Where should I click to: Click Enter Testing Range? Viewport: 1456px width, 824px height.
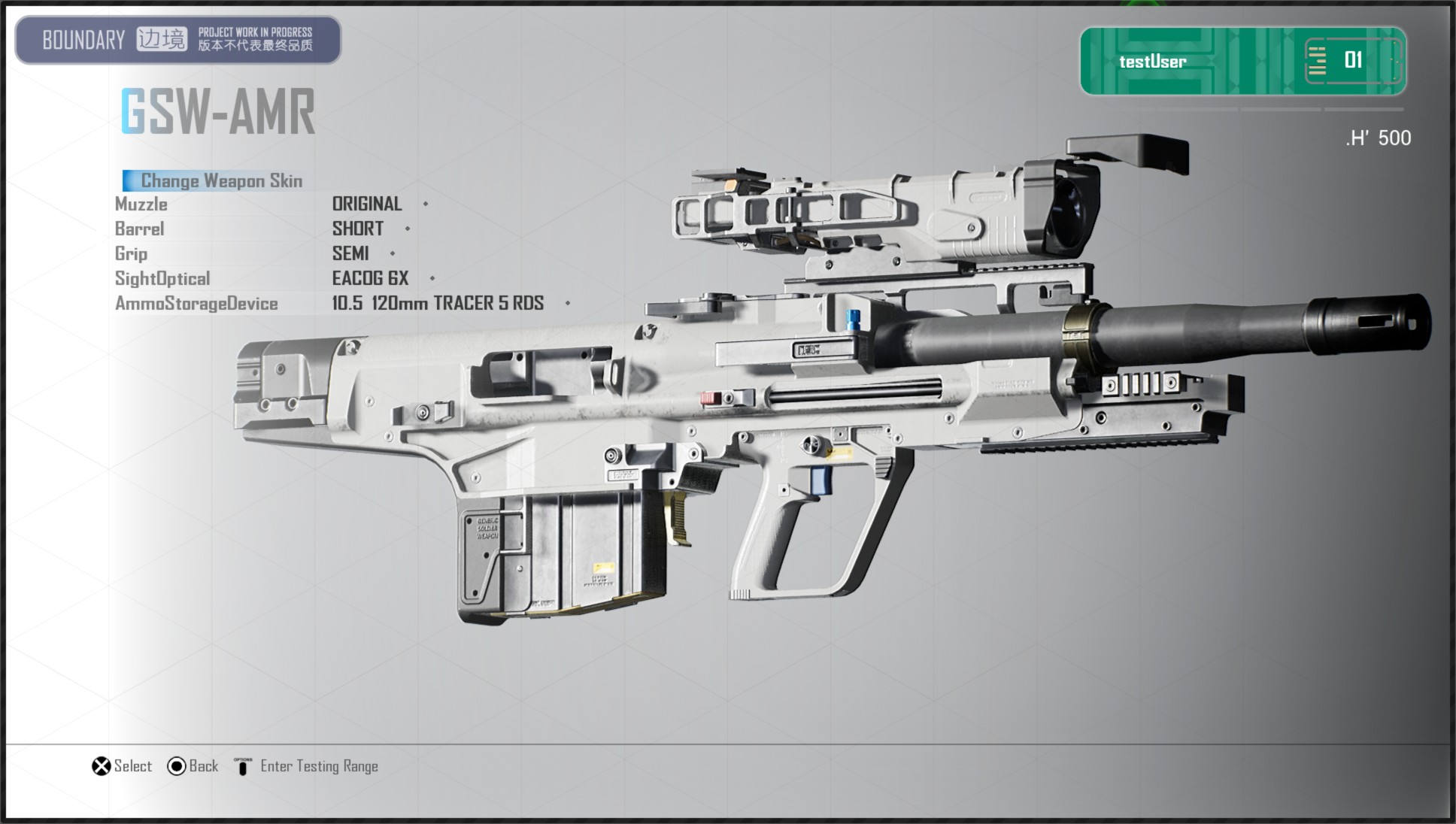(319, 765)
